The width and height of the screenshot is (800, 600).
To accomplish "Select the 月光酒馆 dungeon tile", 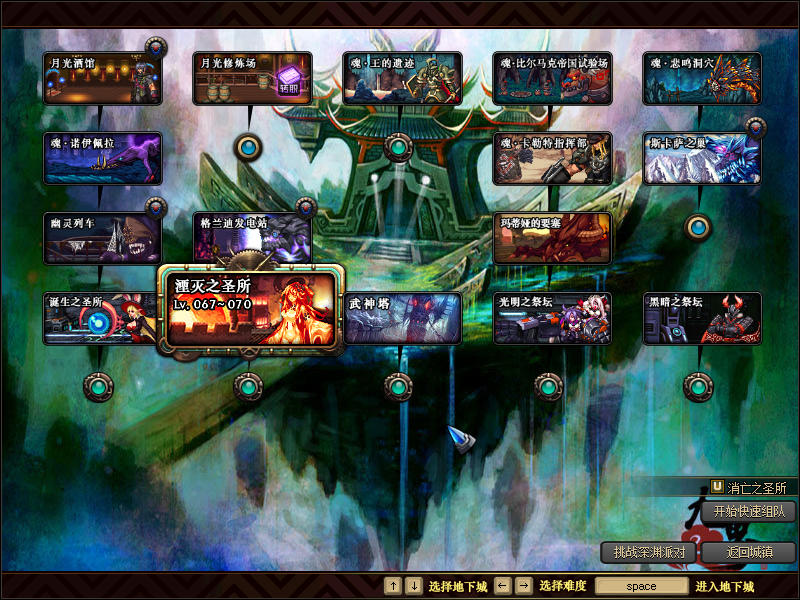I will [x=102, y=78].
